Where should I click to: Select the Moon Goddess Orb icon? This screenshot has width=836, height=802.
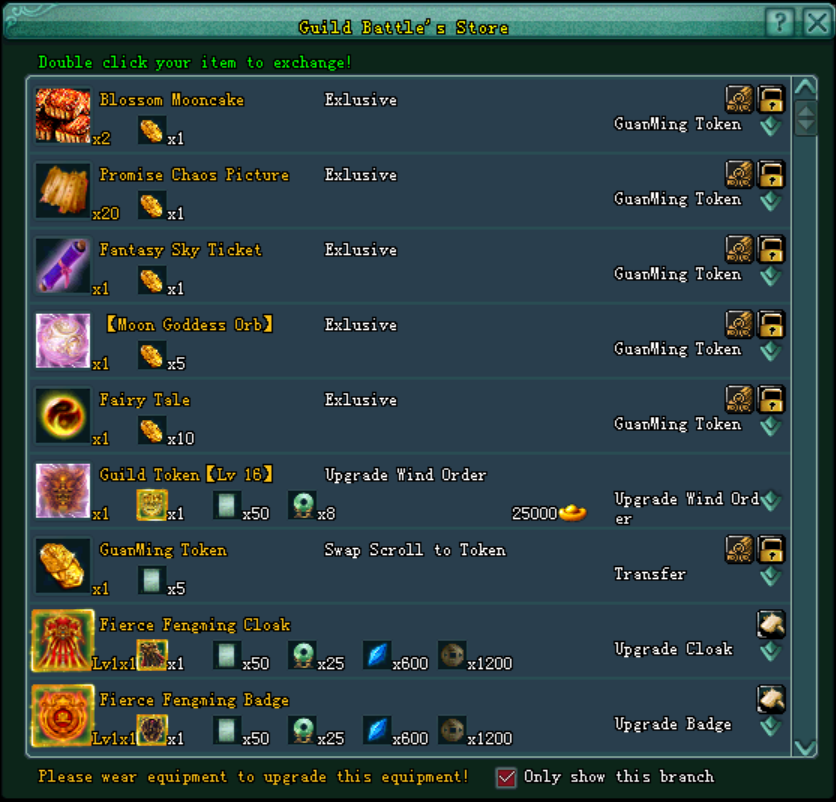(x=63, y=340)
